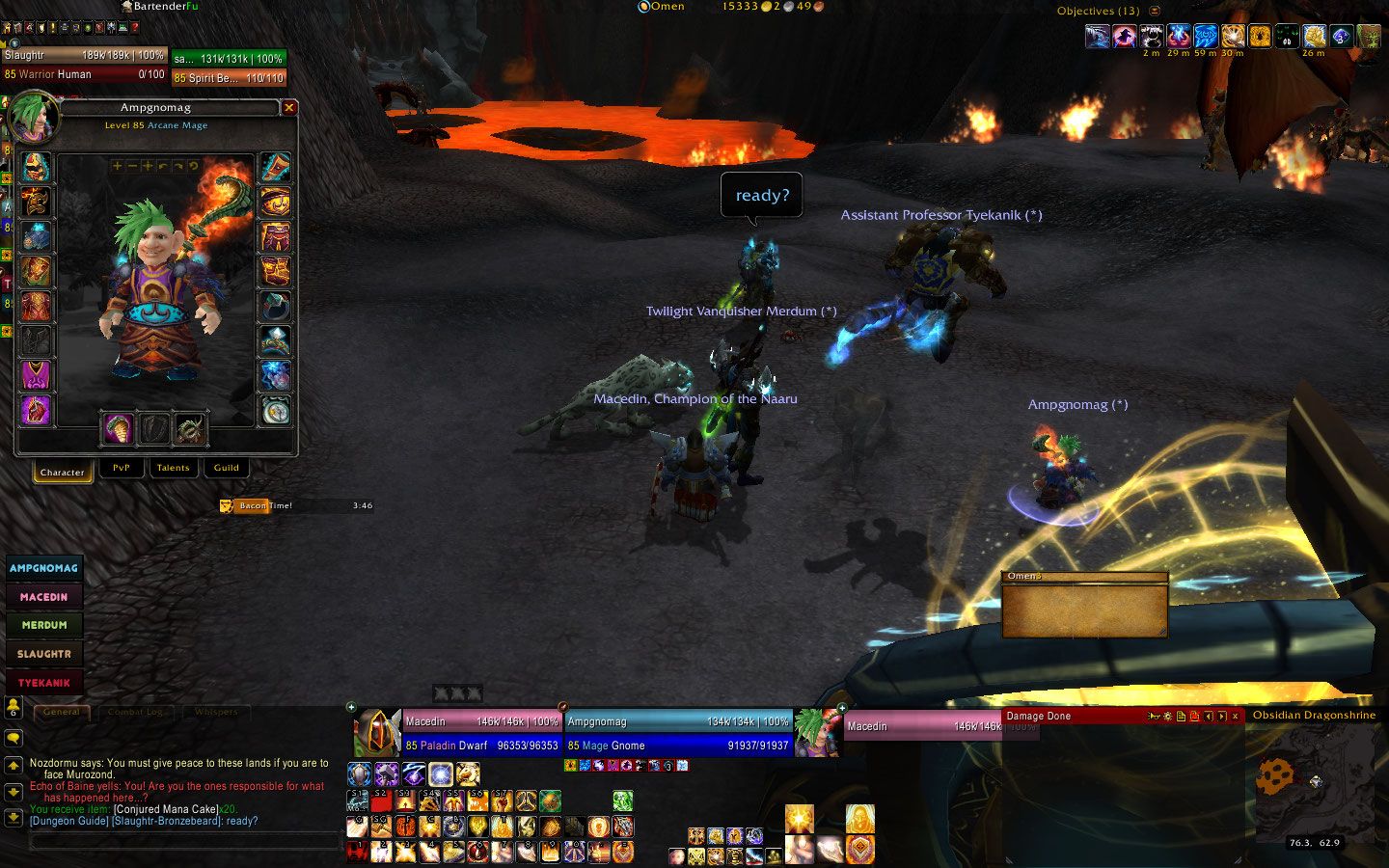Select the Character tab

(x=63, y=472)
